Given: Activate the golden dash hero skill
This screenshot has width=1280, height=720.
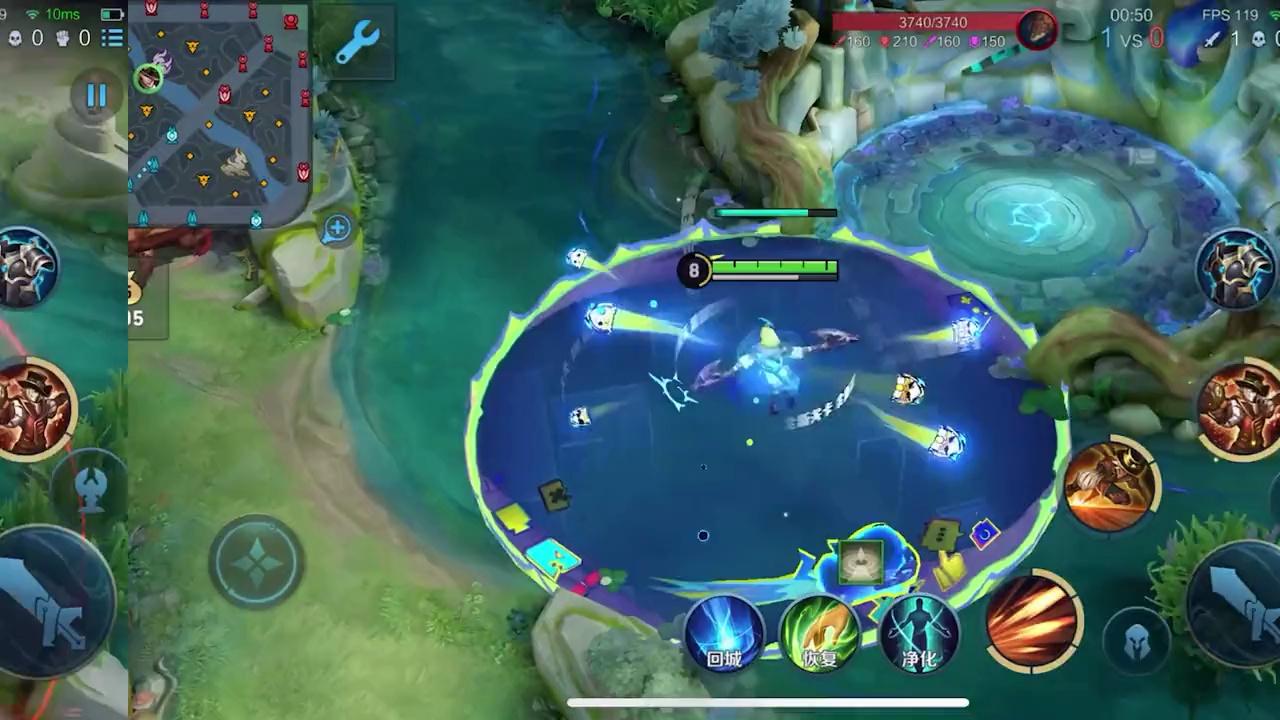Looking at the screenshot, I should coord(1111,486).
